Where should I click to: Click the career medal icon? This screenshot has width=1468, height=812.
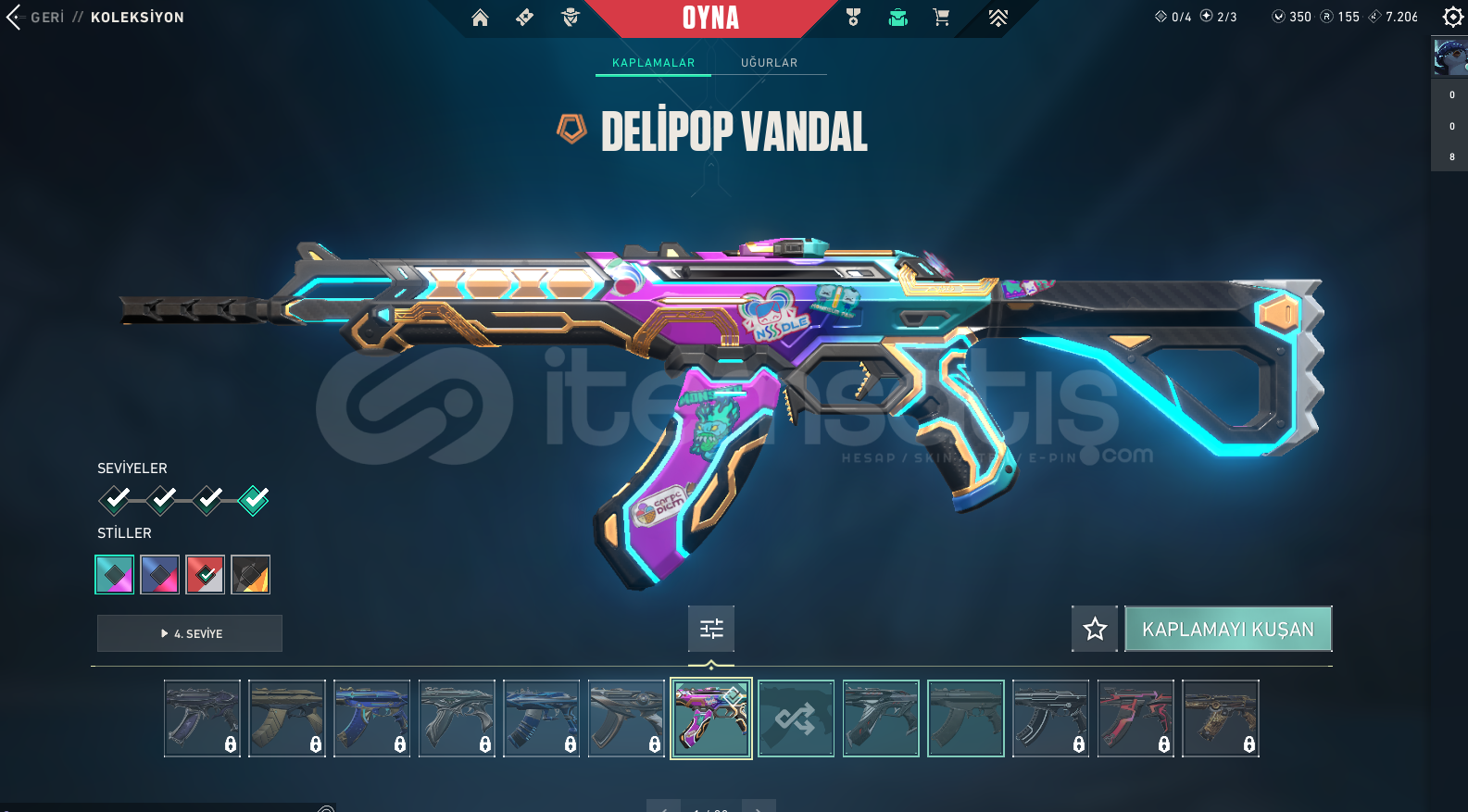tap(852, 17)
